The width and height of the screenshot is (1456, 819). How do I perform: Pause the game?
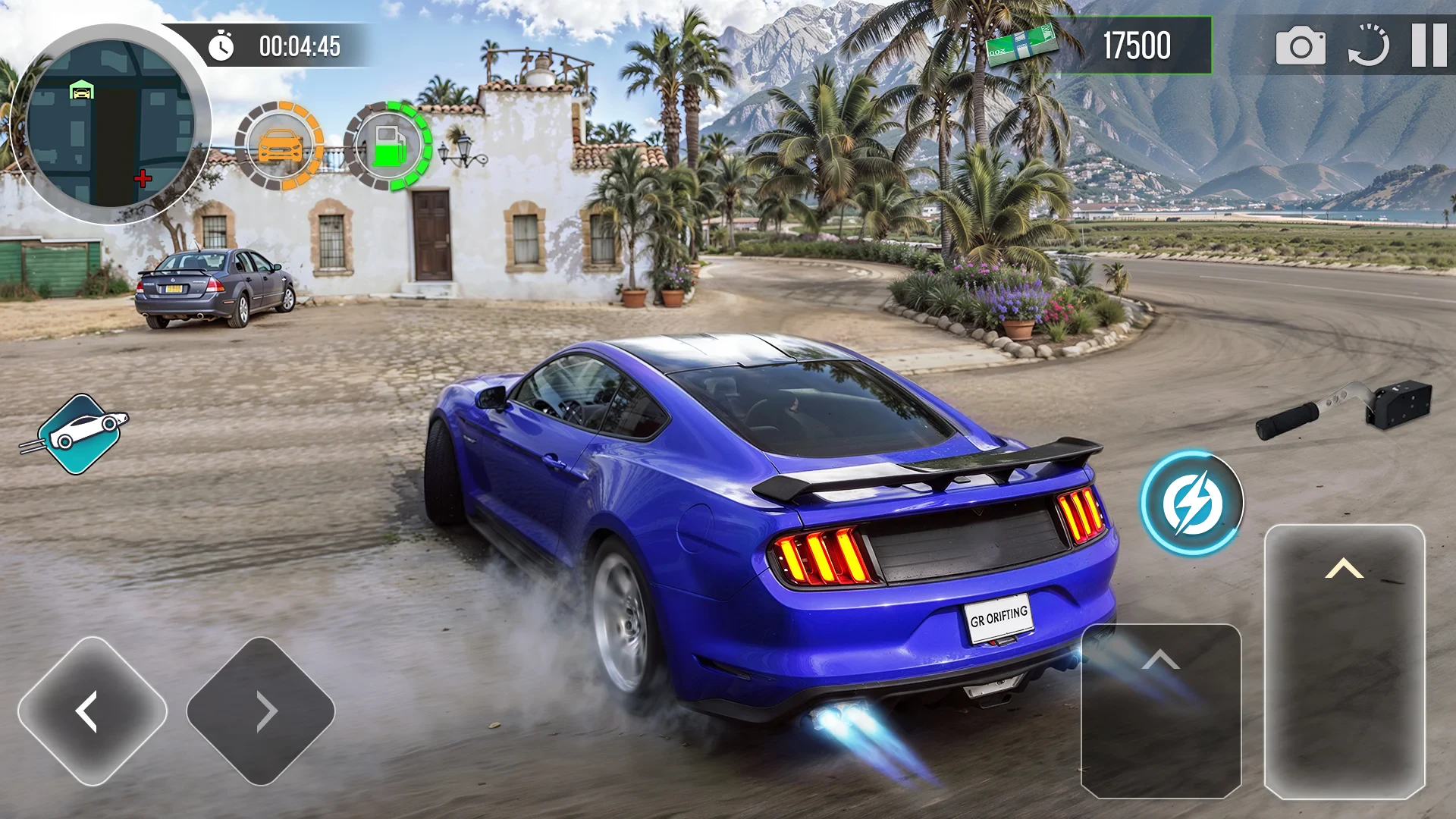point(1429,45)
